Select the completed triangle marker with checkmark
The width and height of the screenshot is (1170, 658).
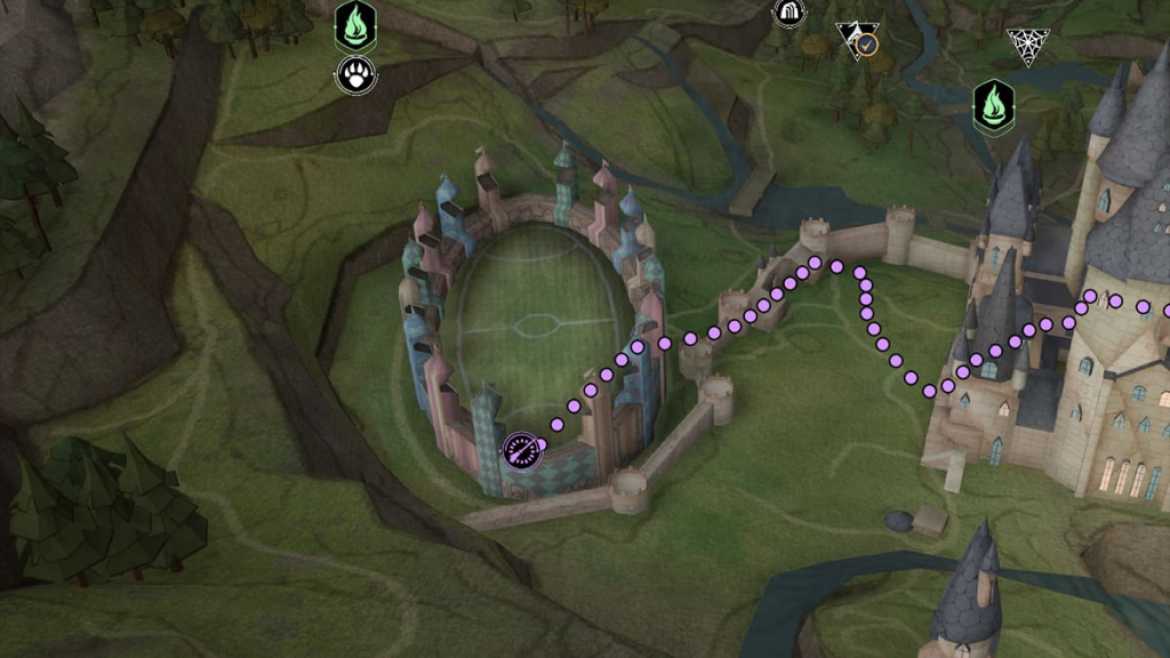(x=857, y=41)
